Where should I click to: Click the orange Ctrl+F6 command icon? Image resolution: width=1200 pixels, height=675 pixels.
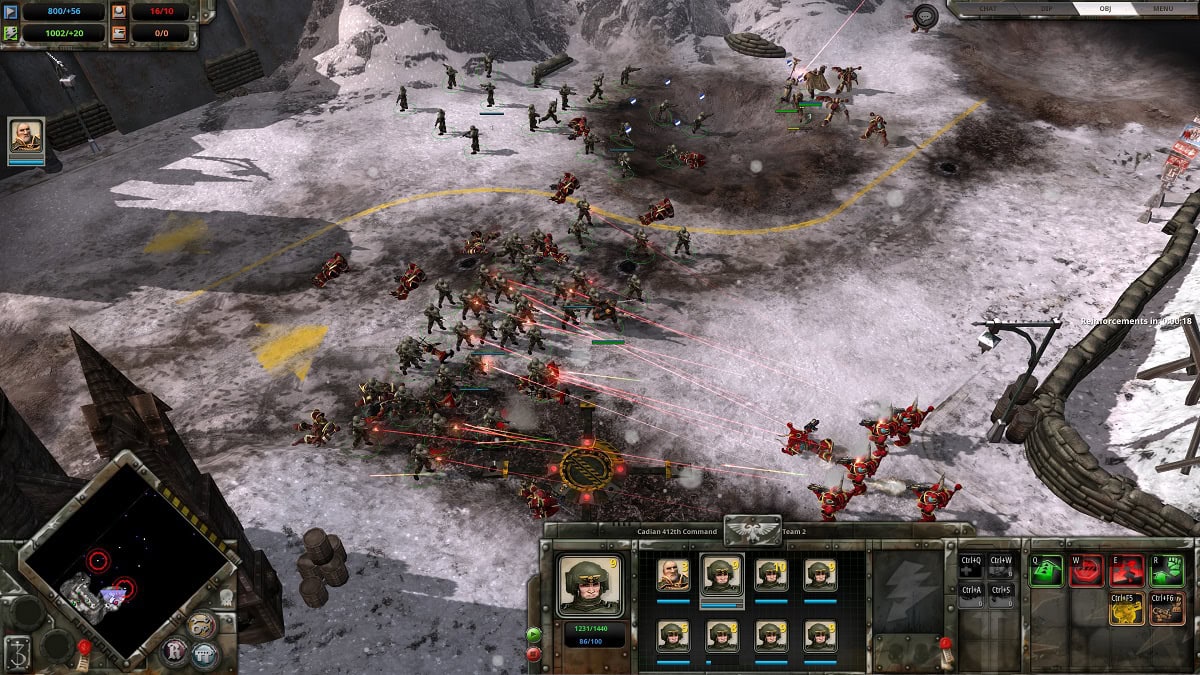(x=1167, y=608)
